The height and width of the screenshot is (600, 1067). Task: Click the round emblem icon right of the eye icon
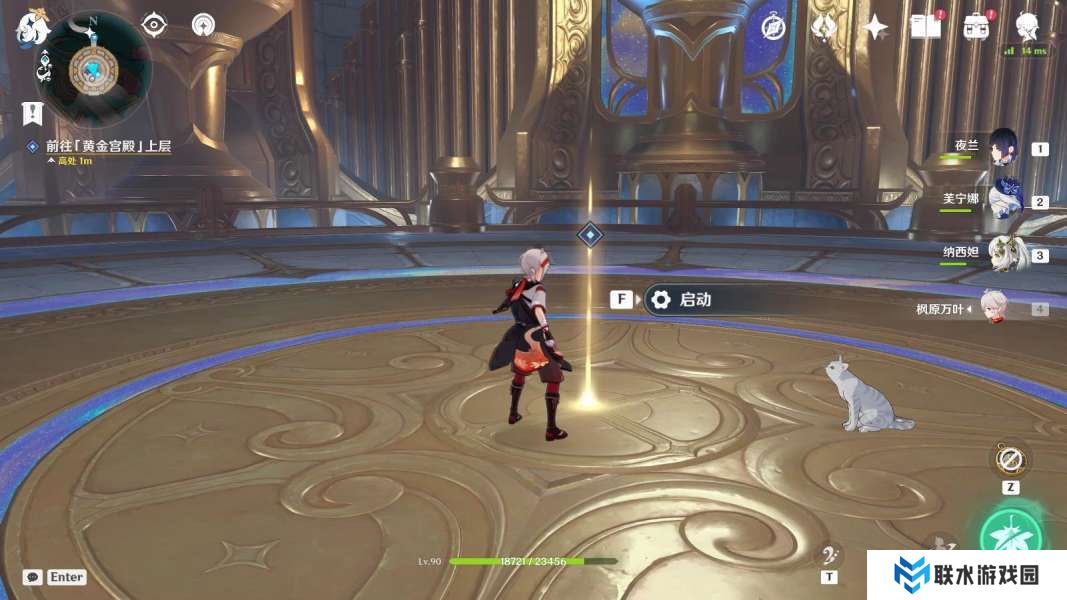point(203,25)
